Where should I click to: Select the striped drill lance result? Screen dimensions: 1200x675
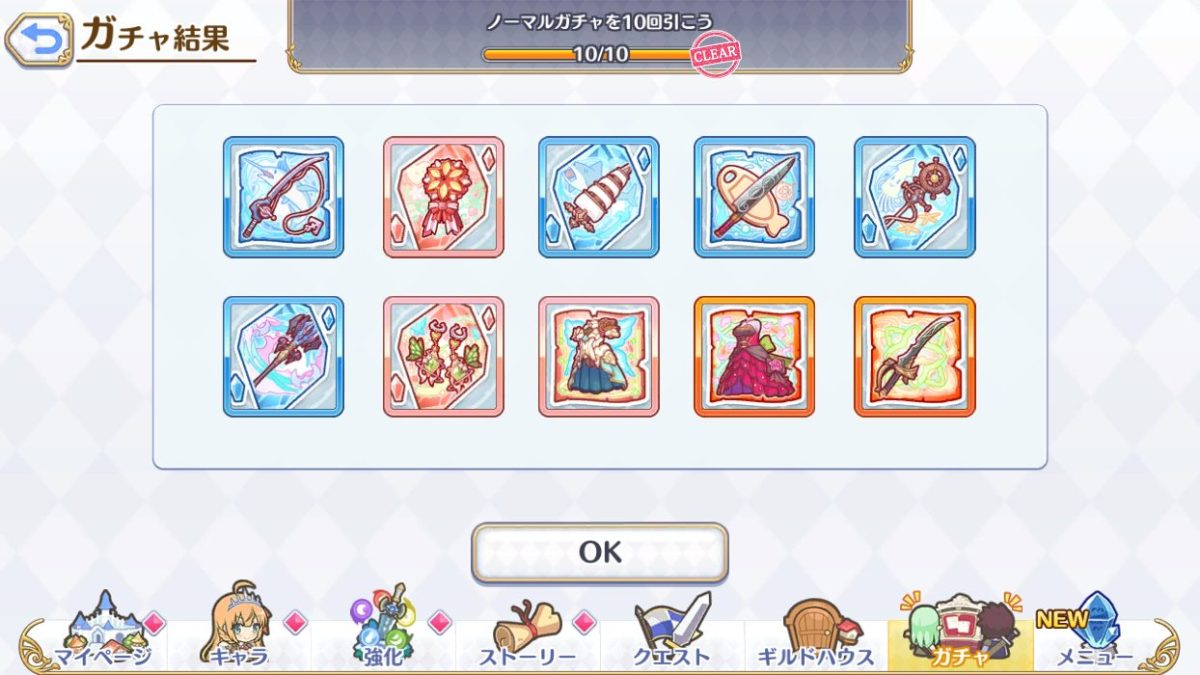[x=599, y=197]
